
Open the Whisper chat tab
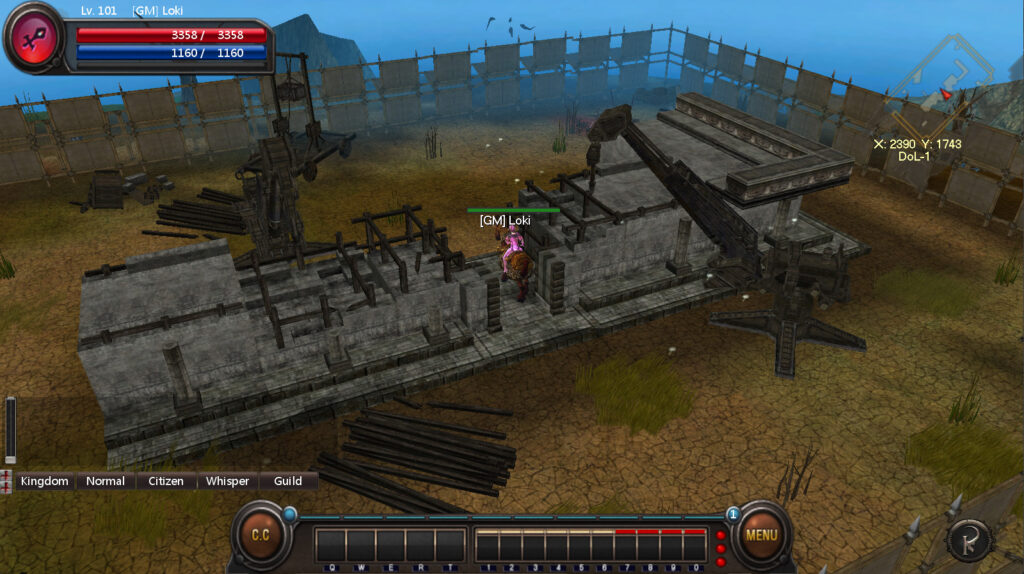(227, 481)
